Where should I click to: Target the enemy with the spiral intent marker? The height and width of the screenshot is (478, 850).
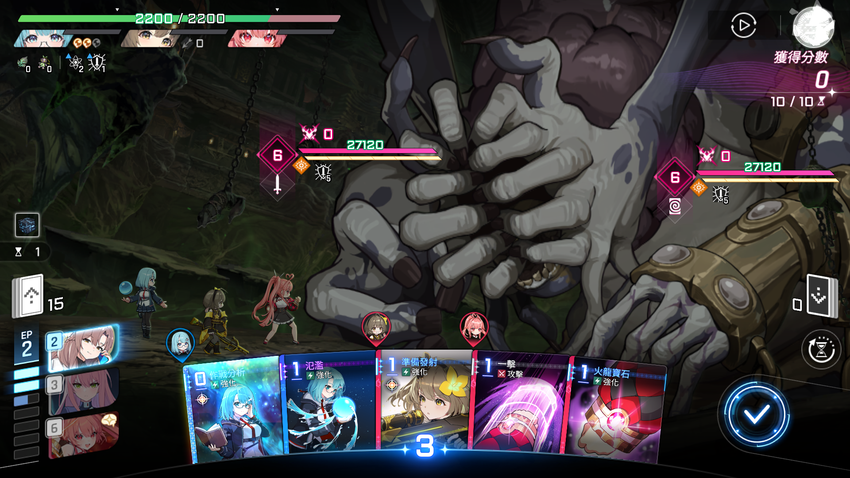pos(675,179)
